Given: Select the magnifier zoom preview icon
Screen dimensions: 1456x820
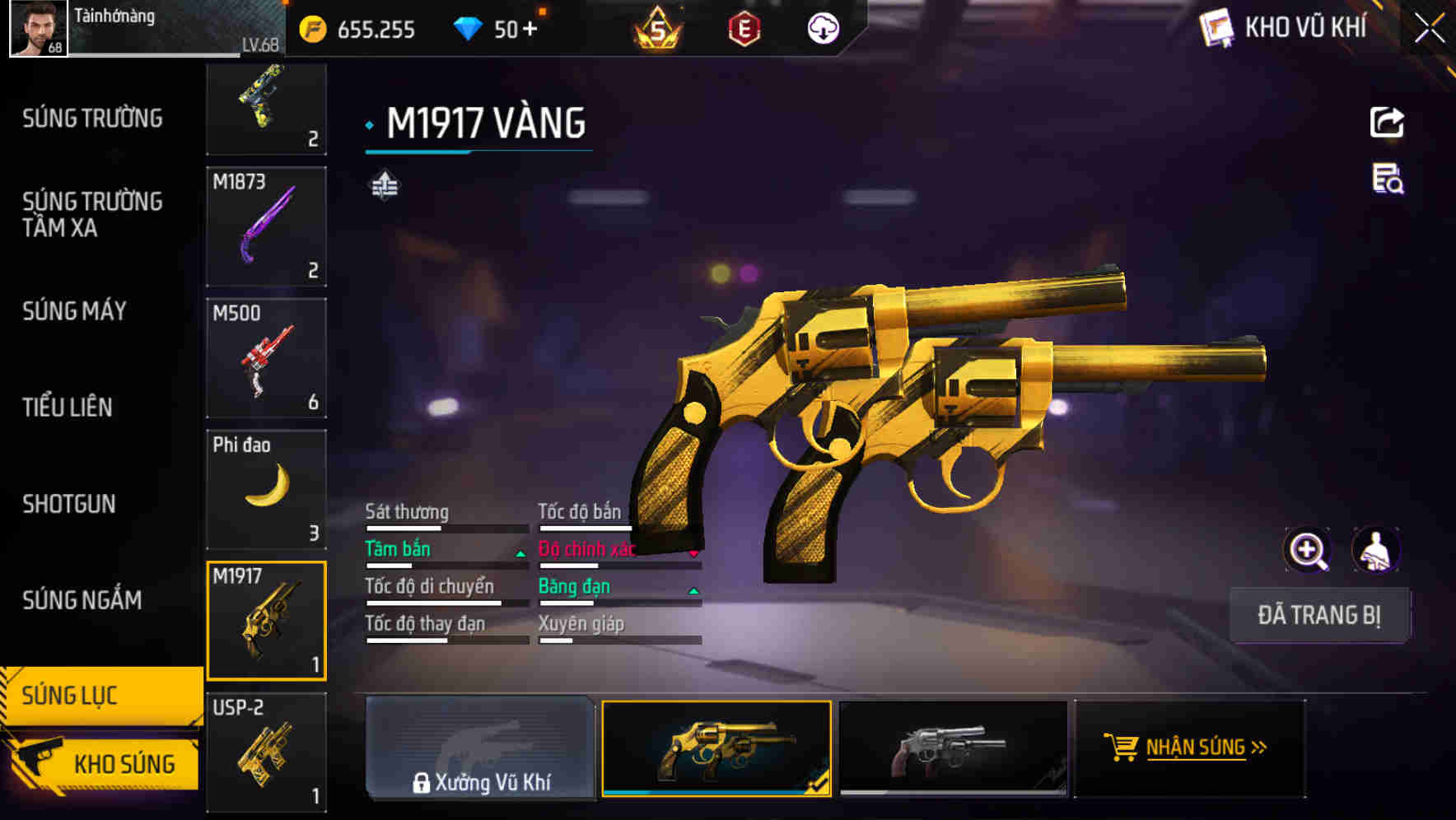Looking at the screenshot, I should click(1306, 550).
